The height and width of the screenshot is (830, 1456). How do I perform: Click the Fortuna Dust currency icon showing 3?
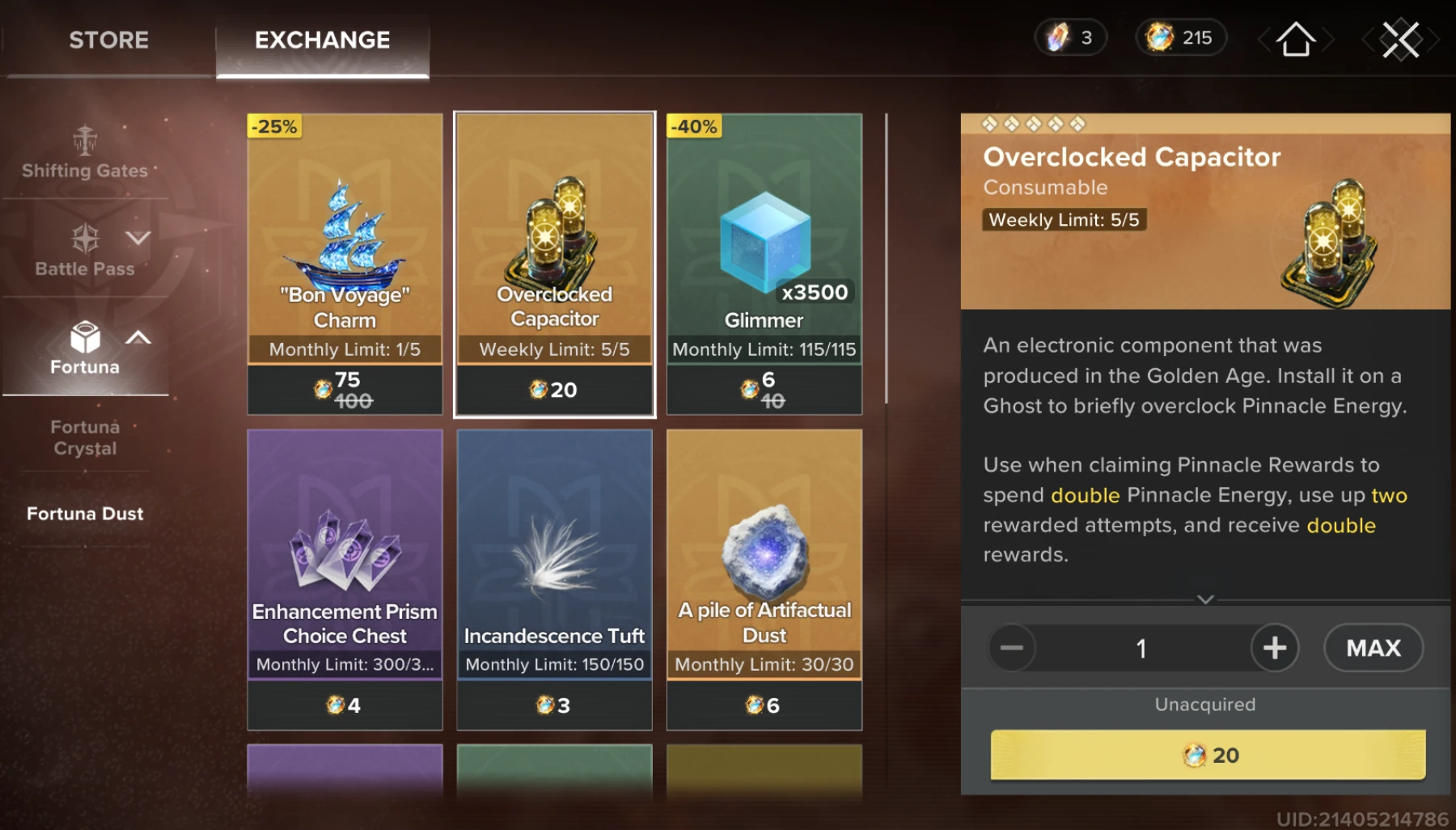point(1060,37)
